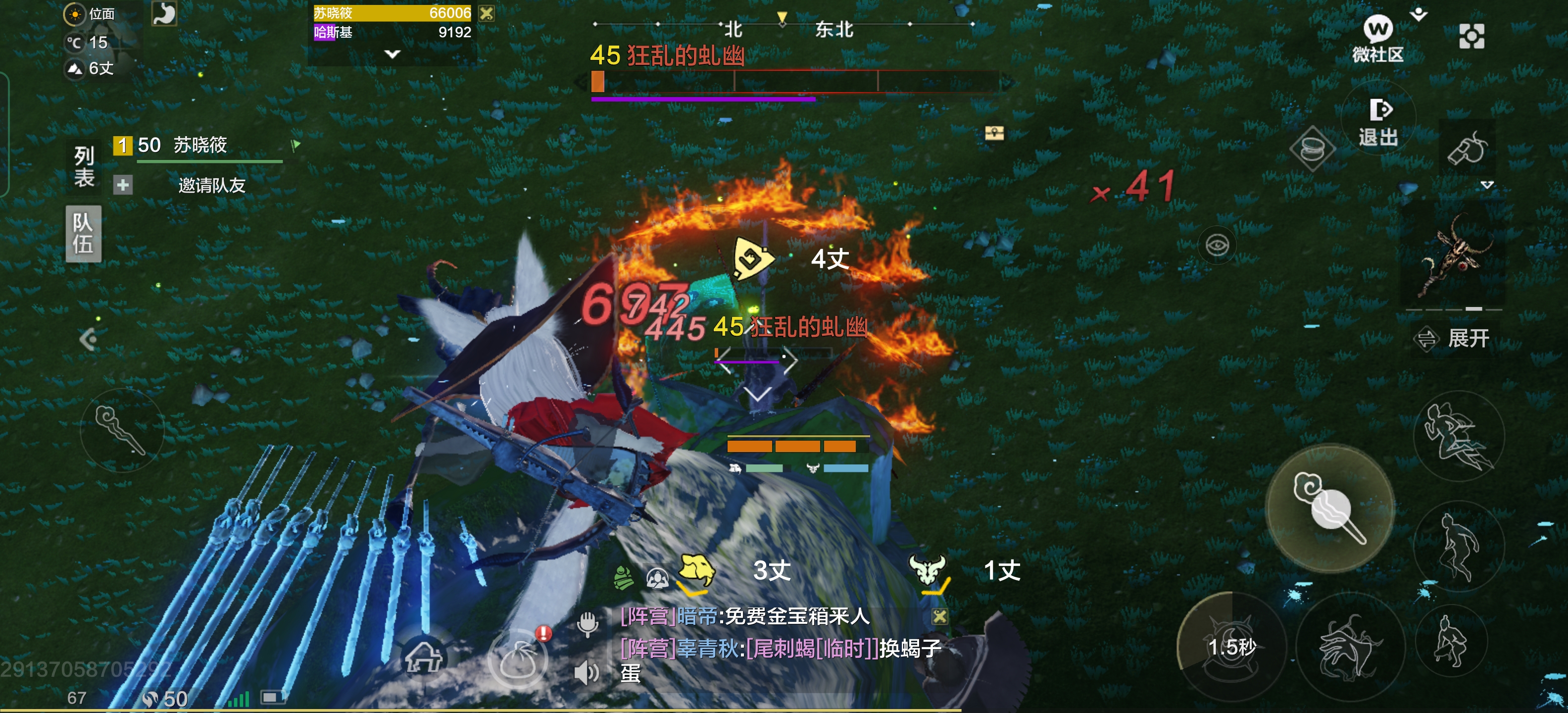Expand the left side arrow panel
Screen dimensions: 1568x713
pyautogui.click(x=88, y=339)
